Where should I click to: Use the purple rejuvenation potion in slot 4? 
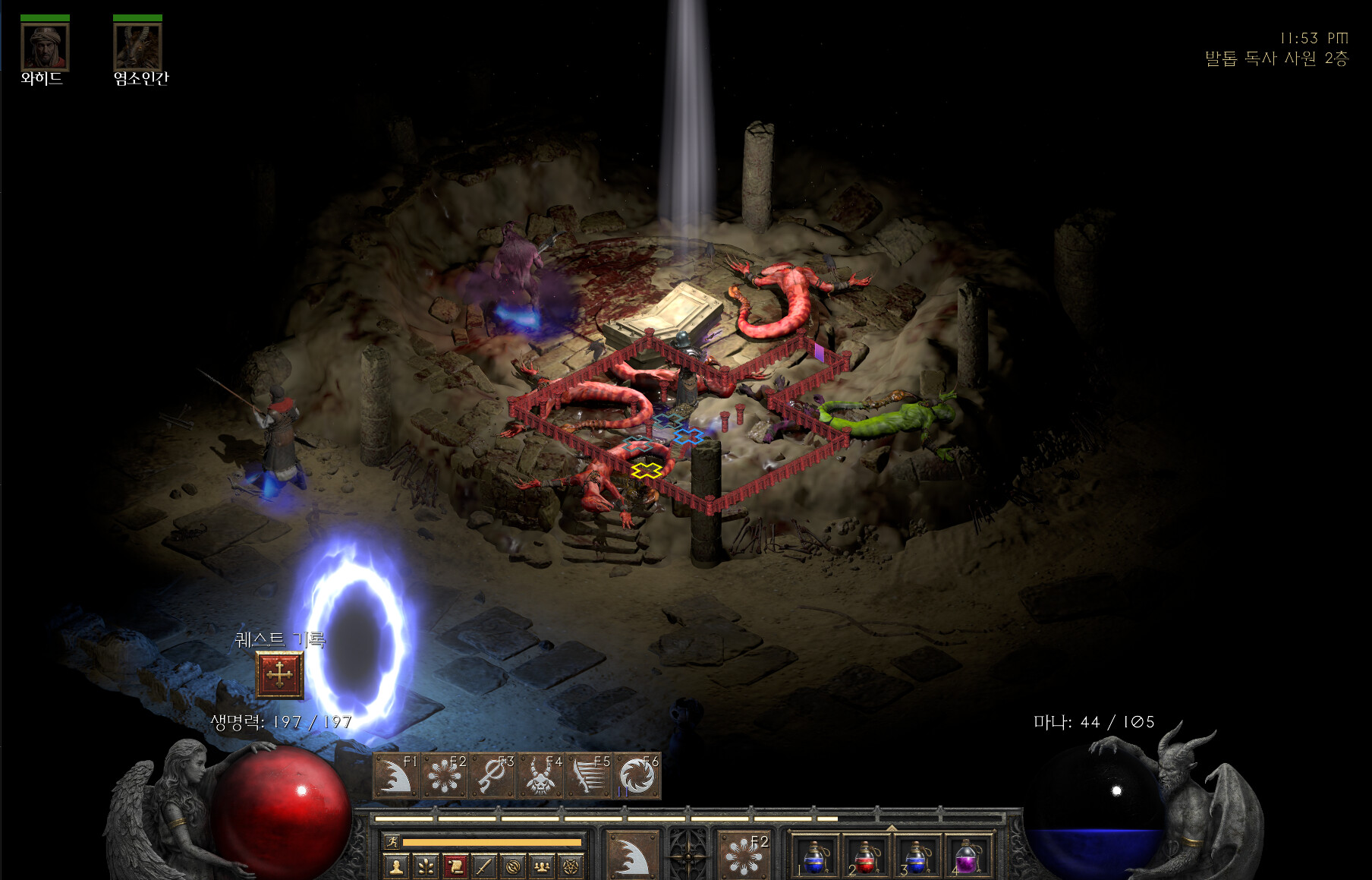tap(966, 857)
